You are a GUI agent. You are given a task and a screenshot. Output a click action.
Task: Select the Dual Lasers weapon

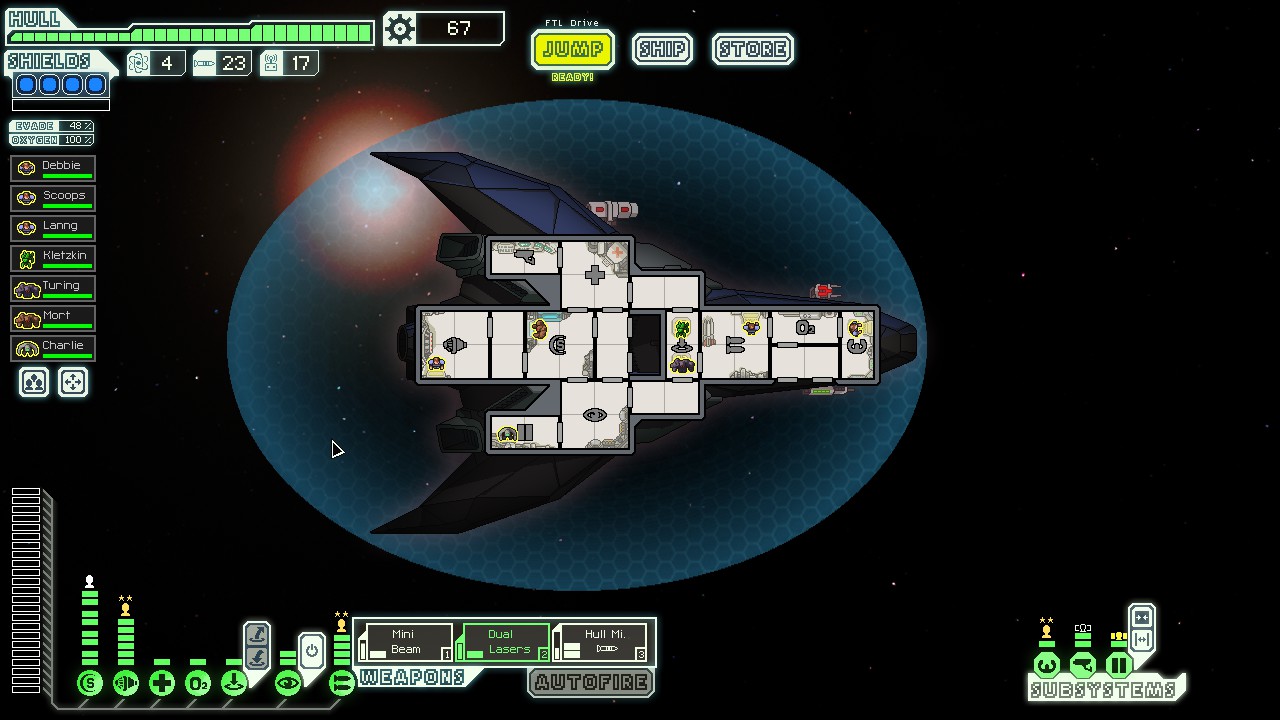504,642
